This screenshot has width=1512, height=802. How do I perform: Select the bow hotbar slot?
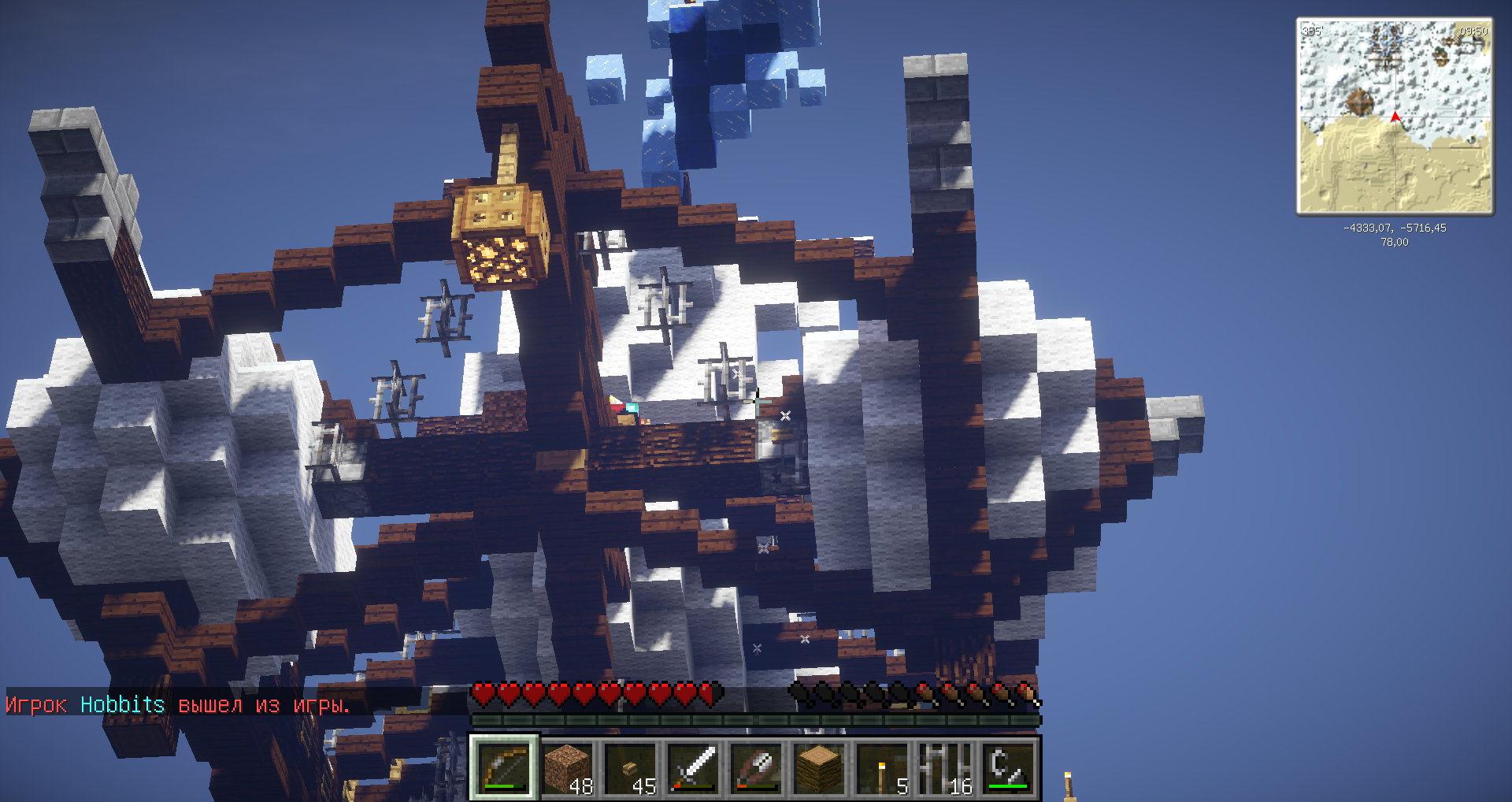504,768
